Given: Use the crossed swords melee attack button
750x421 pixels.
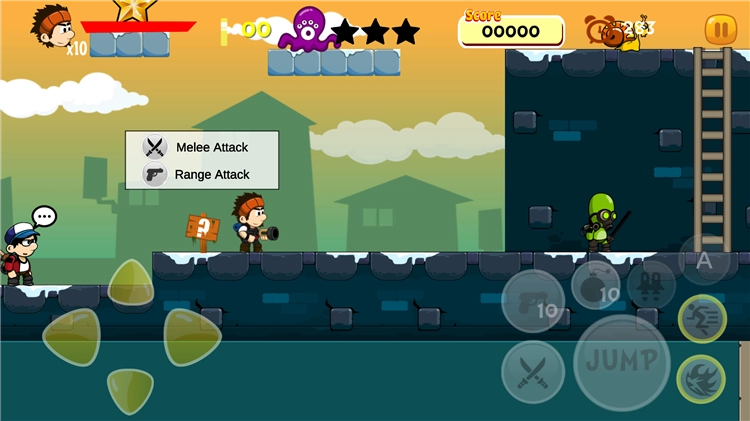Looking at the screenshot, I should tap(532, 372).
